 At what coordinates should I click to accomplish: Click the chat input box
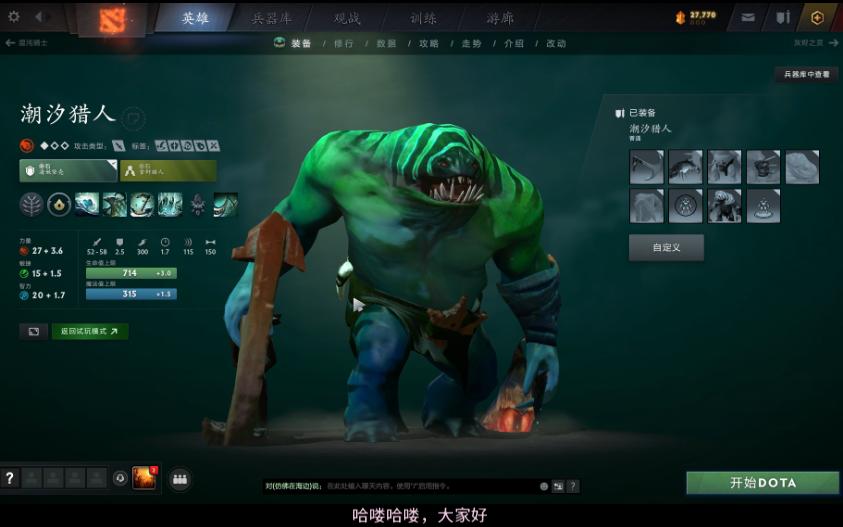point(400,486)
